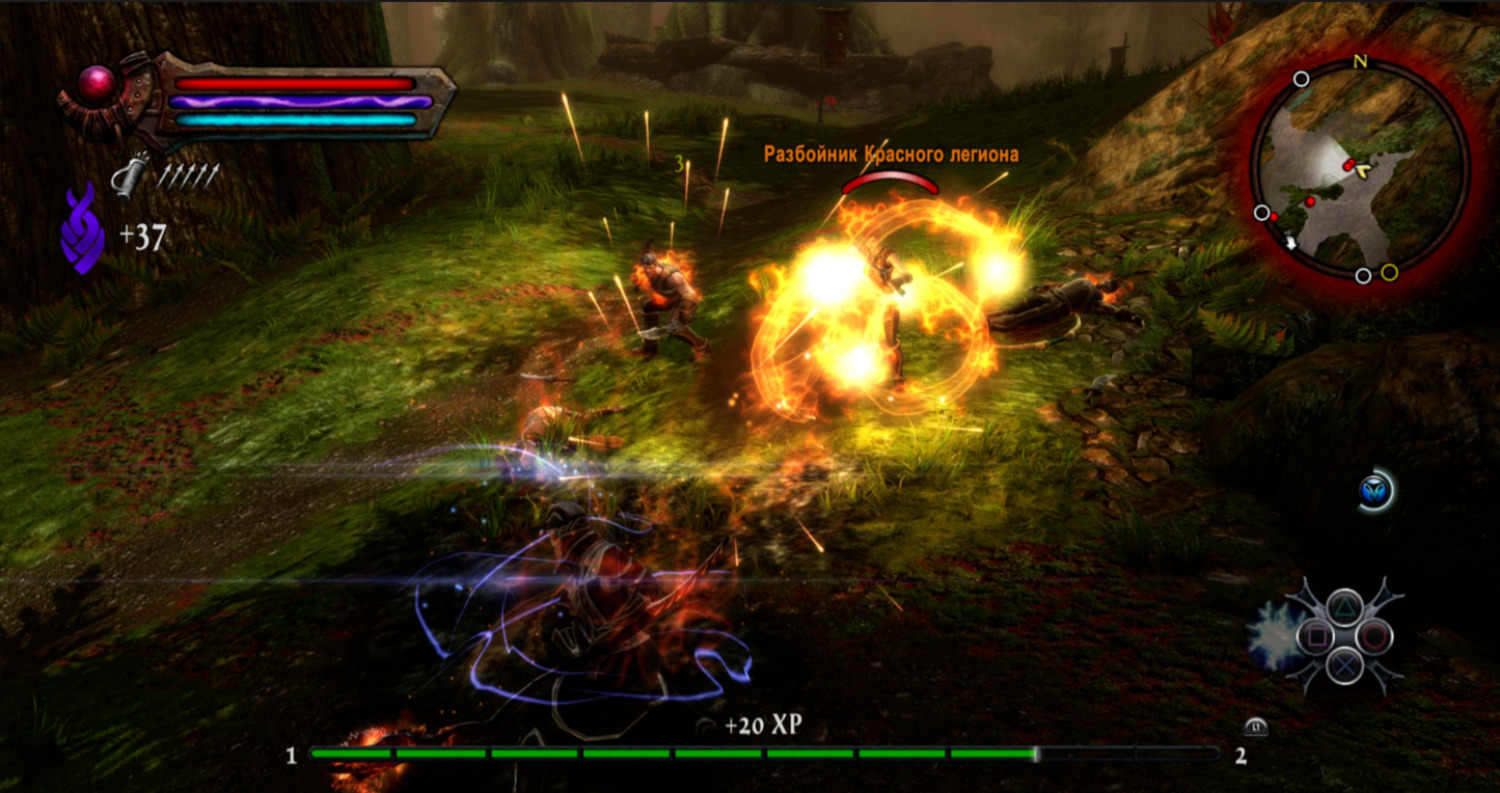Click the purple fate flame icon
1500x793 pixels.
coord(82,229)
